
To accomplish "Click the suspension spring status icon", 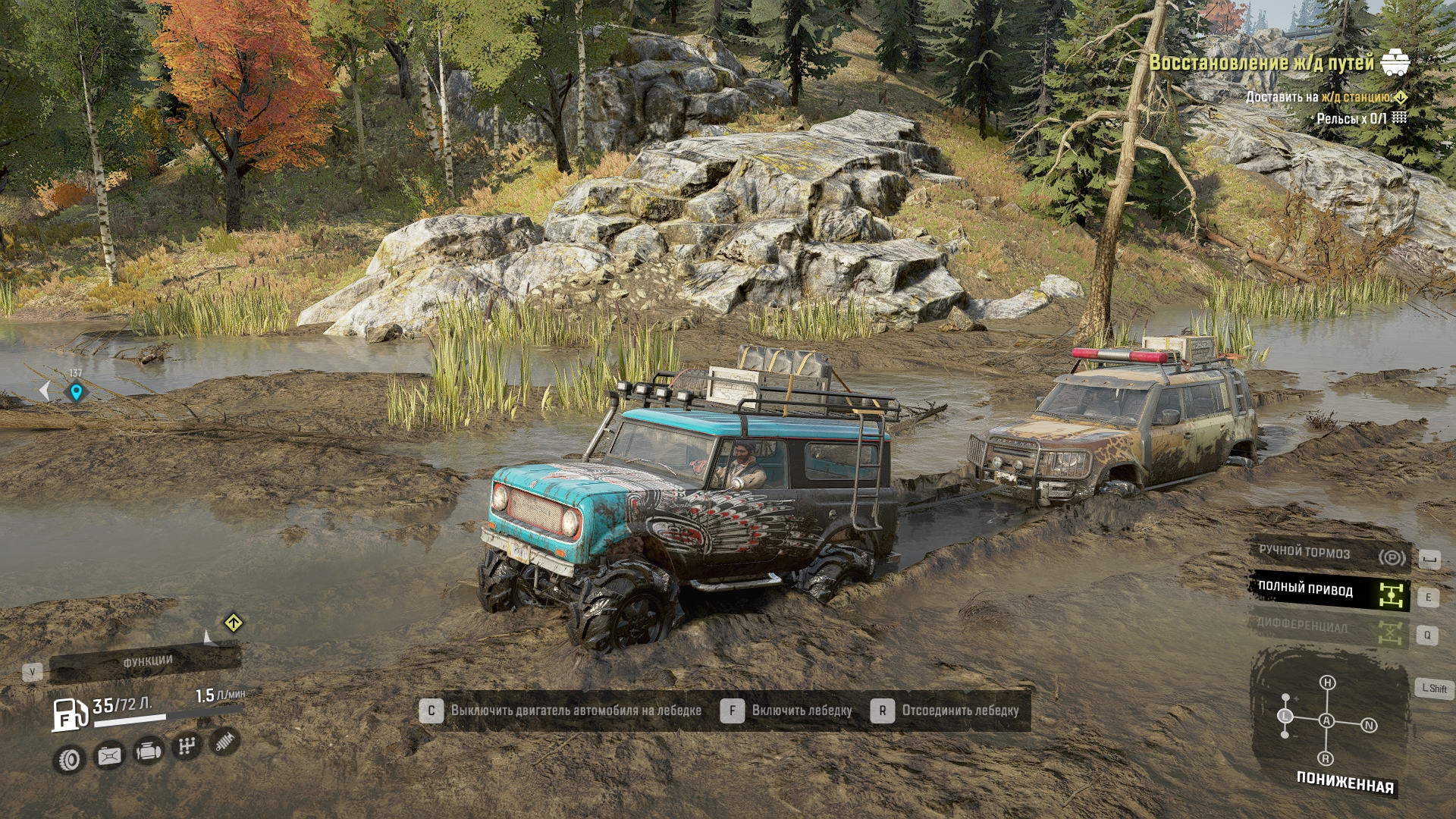I will [224, 741].
